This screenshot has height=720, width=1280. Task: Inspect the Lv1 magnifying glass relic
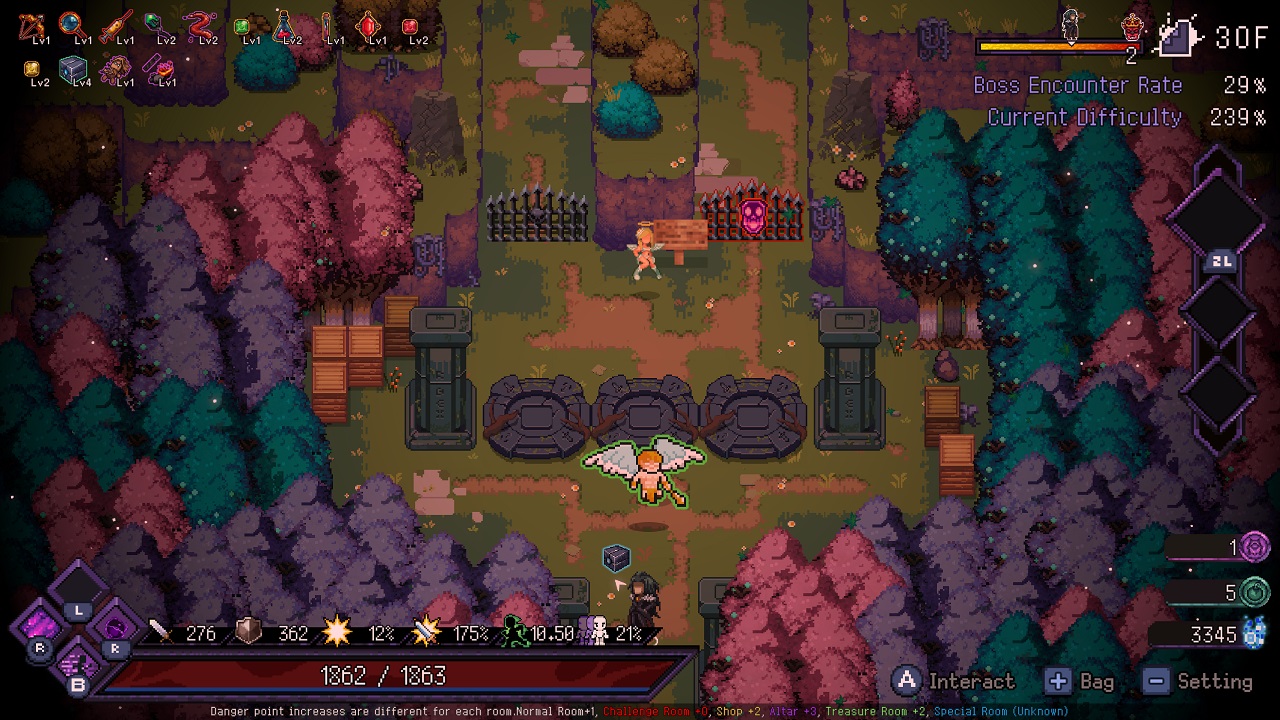(70, 23)
